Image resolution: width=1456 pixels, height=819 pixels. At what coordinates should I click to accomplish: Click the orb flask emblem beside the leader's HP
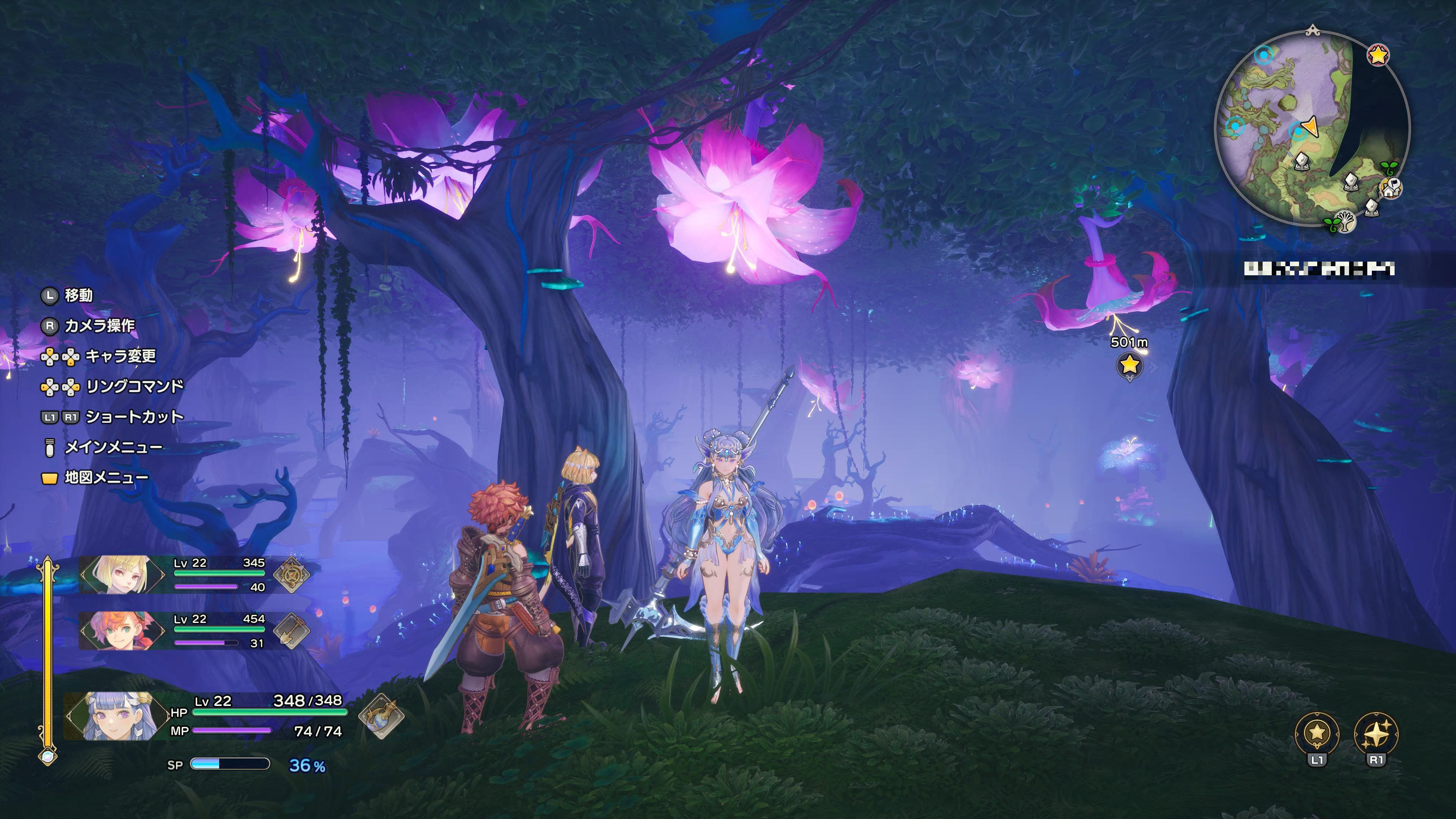tap(381, 716)
